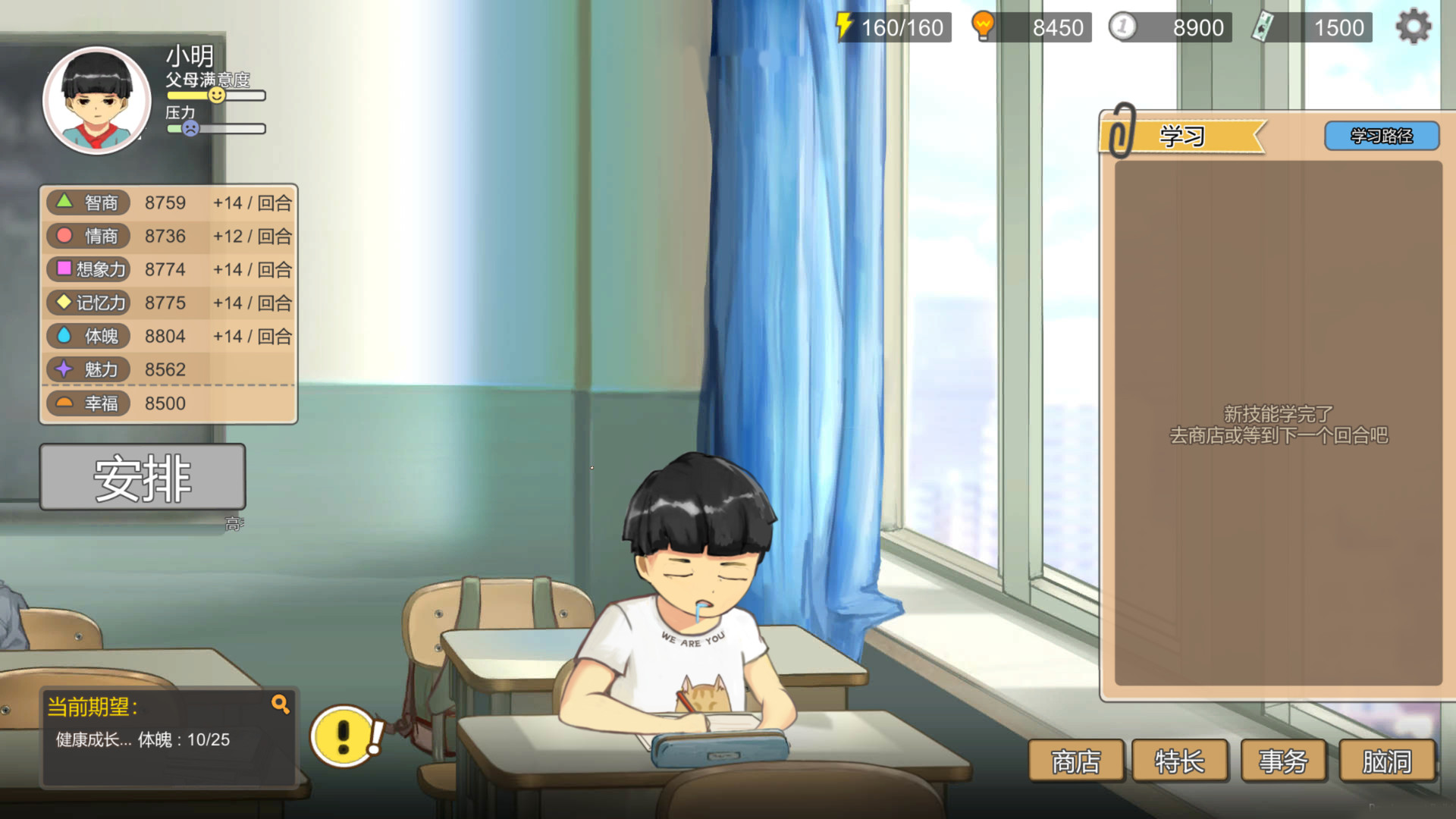1456x819 pixels.
Task: Click the green triangle 智商 stat icon
Action: 64,202
